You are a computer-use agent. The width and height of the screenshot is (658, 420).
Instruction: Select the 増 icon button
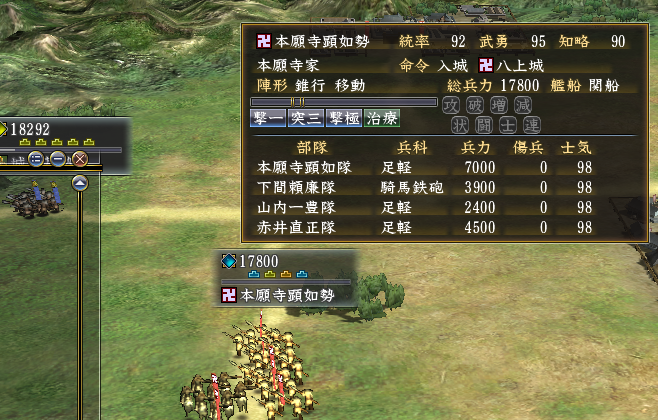point(498,104)
